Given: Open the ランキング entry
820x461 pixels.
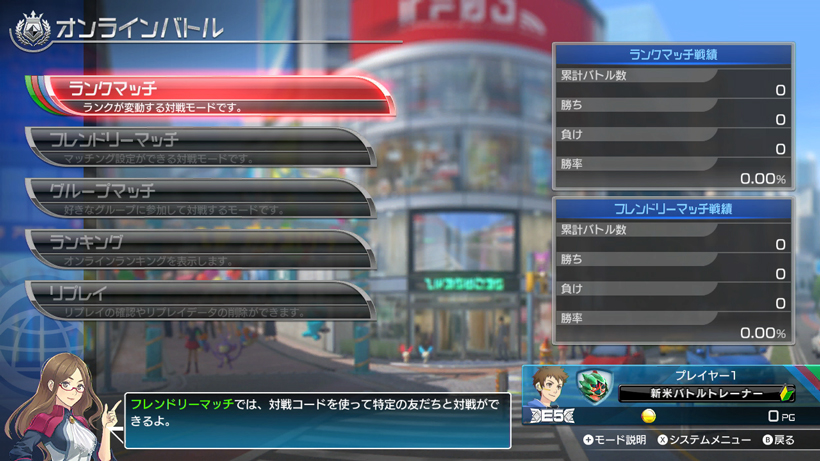Looking at the screenshot, I should (200, 248).
